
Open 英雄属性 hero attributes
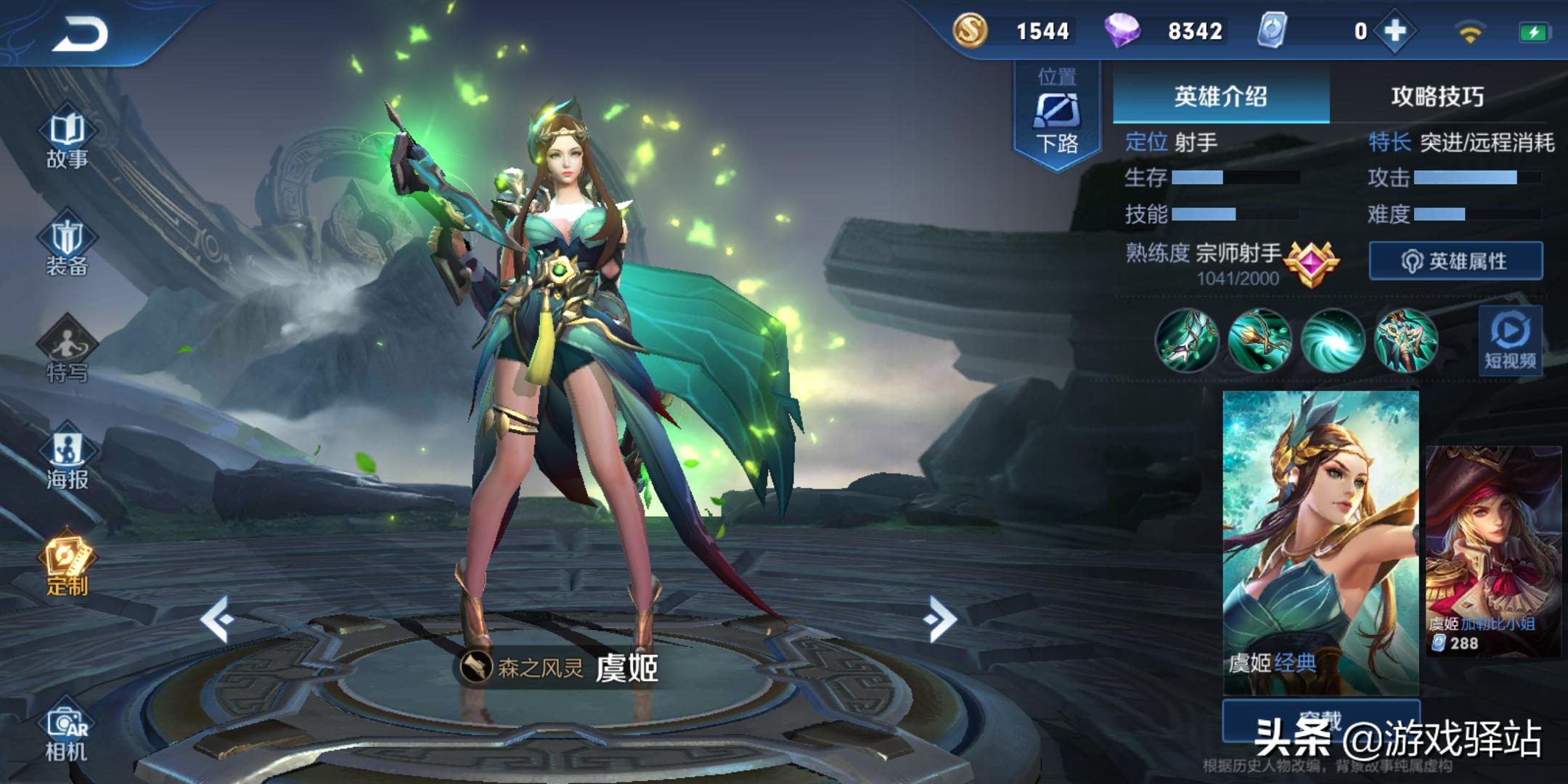1455,261
